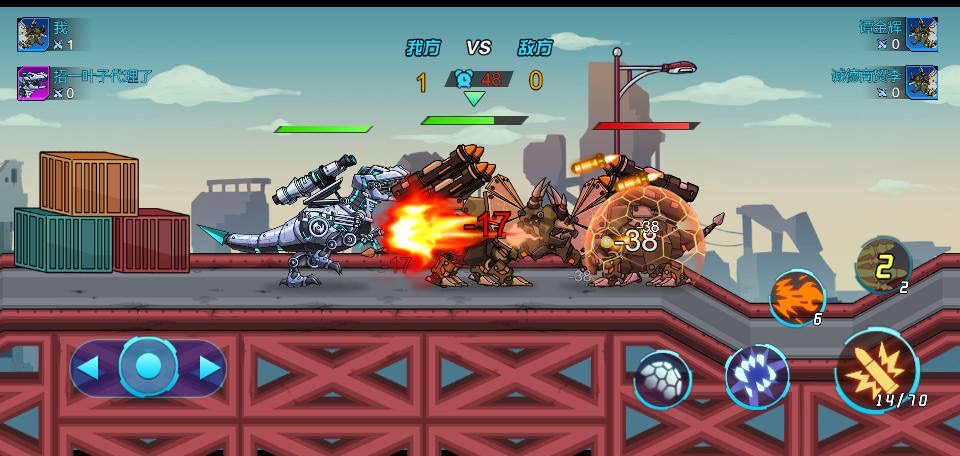The image size is (960, 456).
Task: Select my own player avatar
Action: tap(33, 34)
